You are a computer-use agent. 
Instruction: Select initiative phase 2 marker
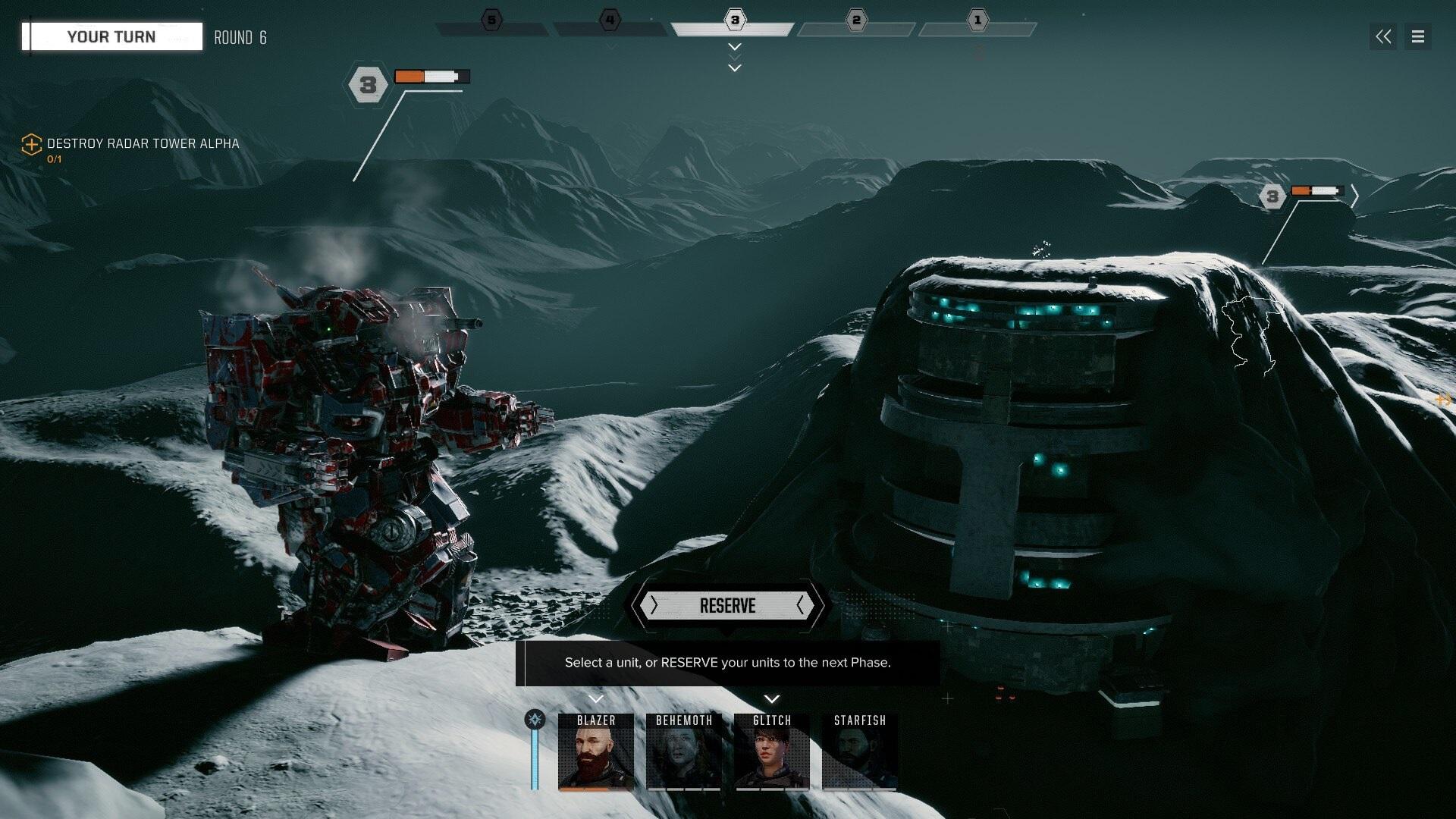[856, 20]
